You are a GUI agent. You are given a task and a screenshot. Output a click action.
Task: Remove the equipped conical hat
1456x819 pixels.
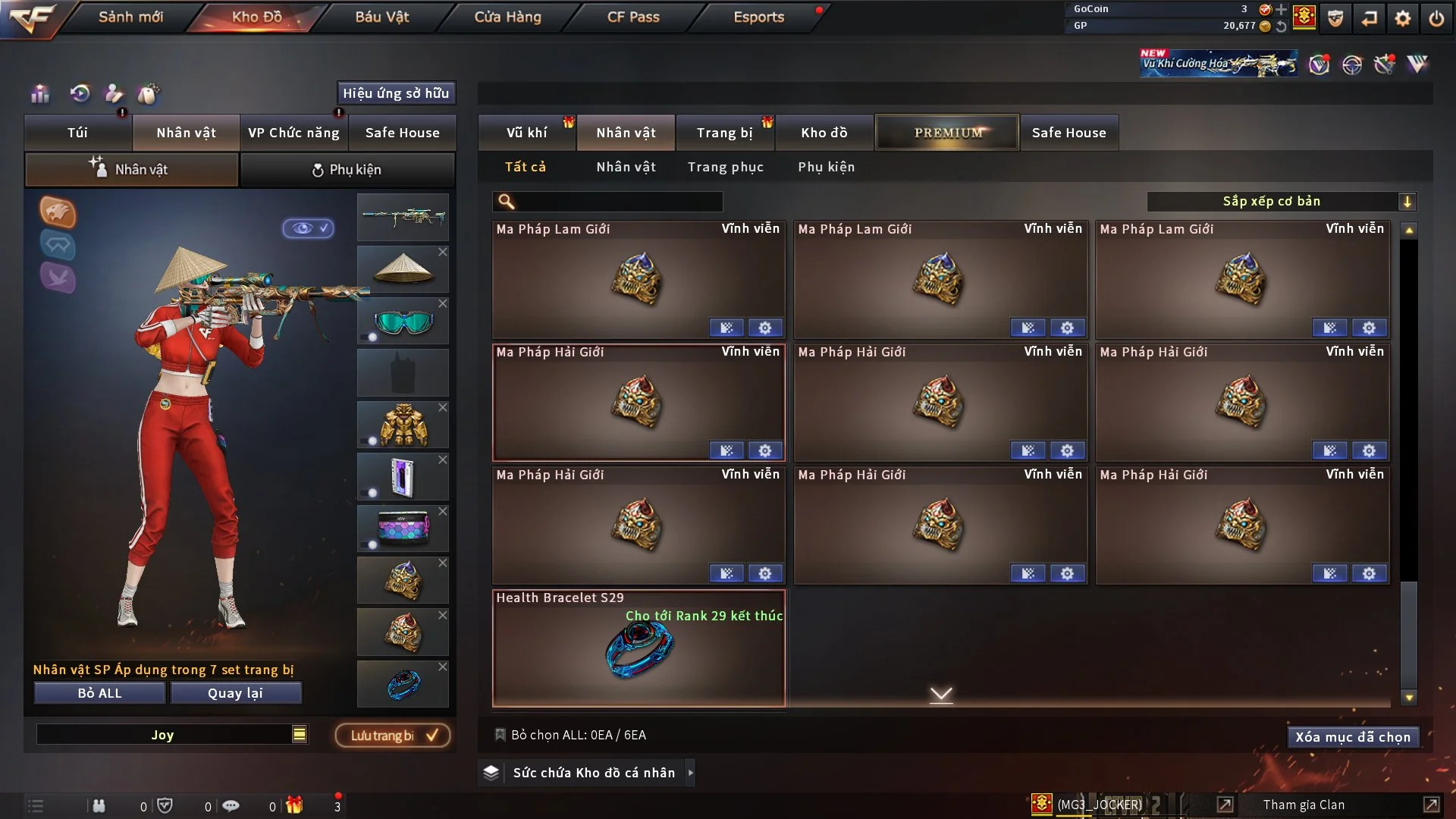pyautogui.click(x=443, y=252)
